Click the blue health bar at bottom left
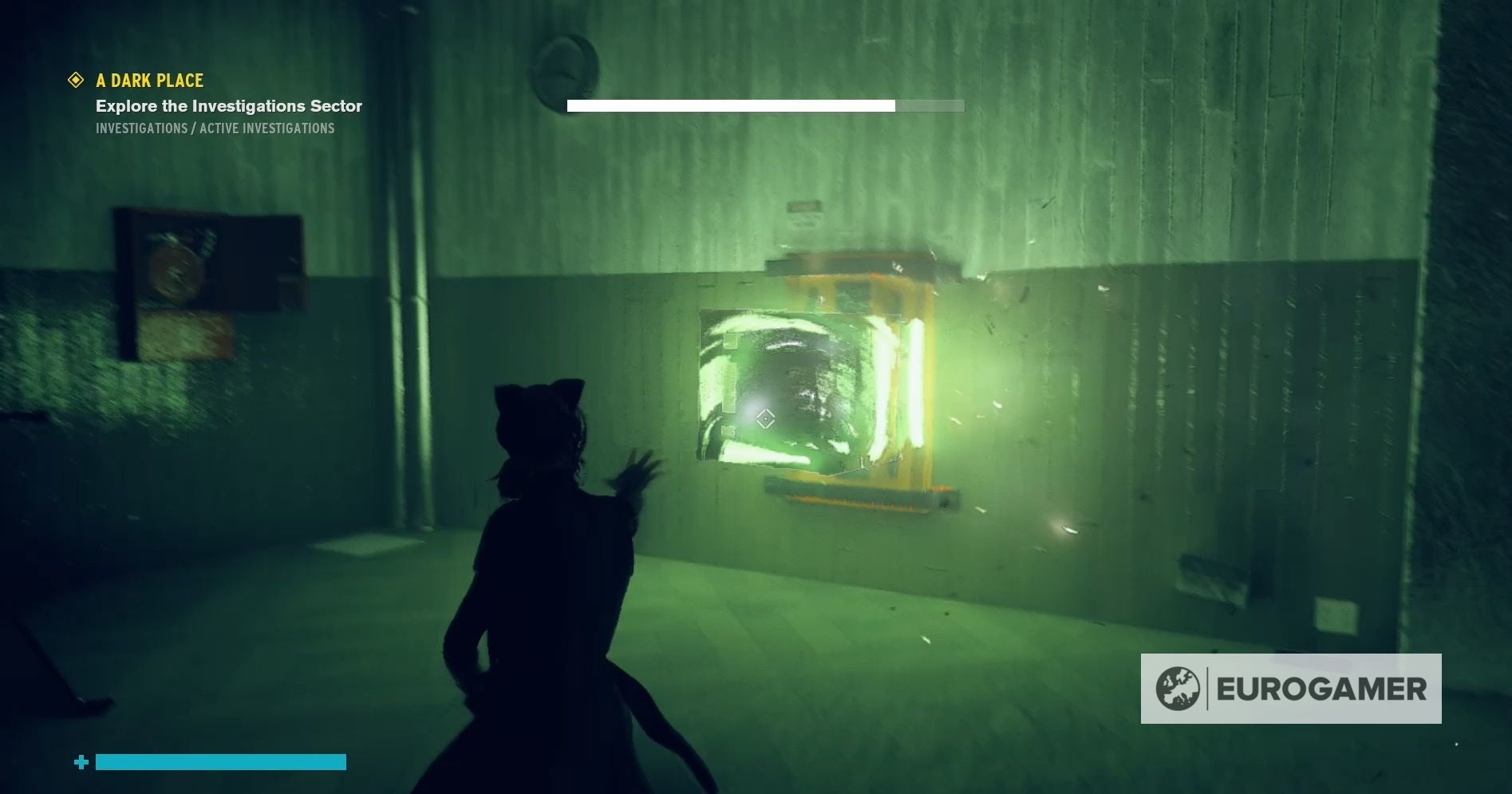This screenshot has width=1512, height=794. pos(219,763)
